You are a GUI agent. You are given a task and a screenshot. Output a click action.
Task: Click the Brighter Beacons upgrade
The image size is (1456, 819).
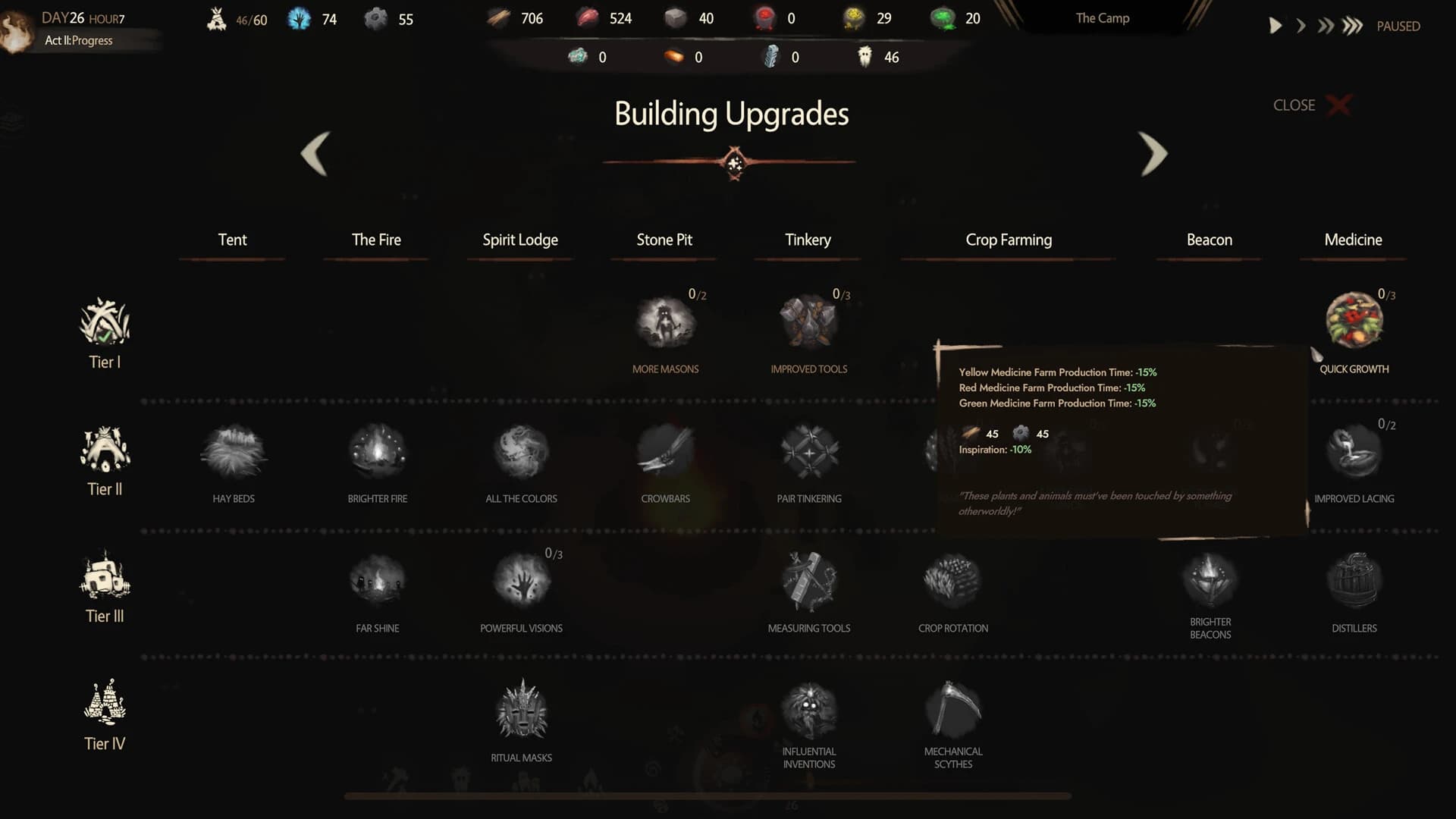point(1210,580)
